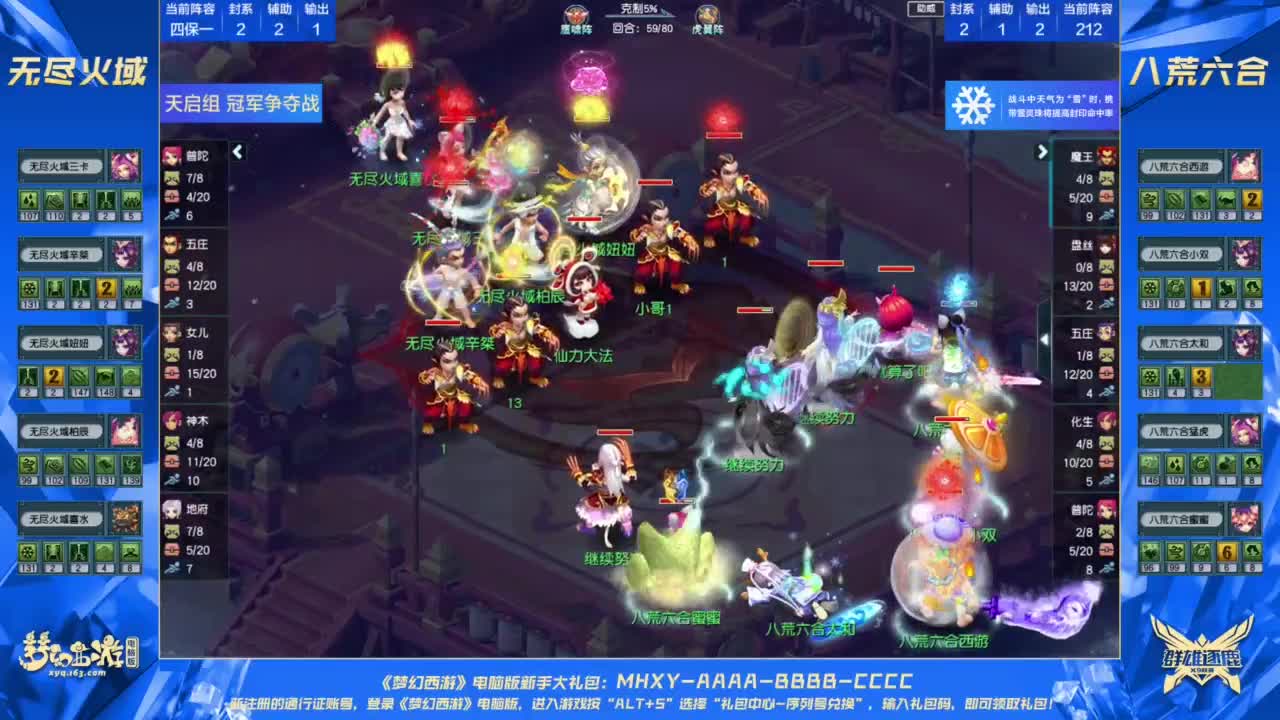Image resolution: width=1280 pixels, height=720 pixels.
Task: Click the green "6" buff icon under 八荒六合蜜蜜
Action: [x=1228, y=553]
